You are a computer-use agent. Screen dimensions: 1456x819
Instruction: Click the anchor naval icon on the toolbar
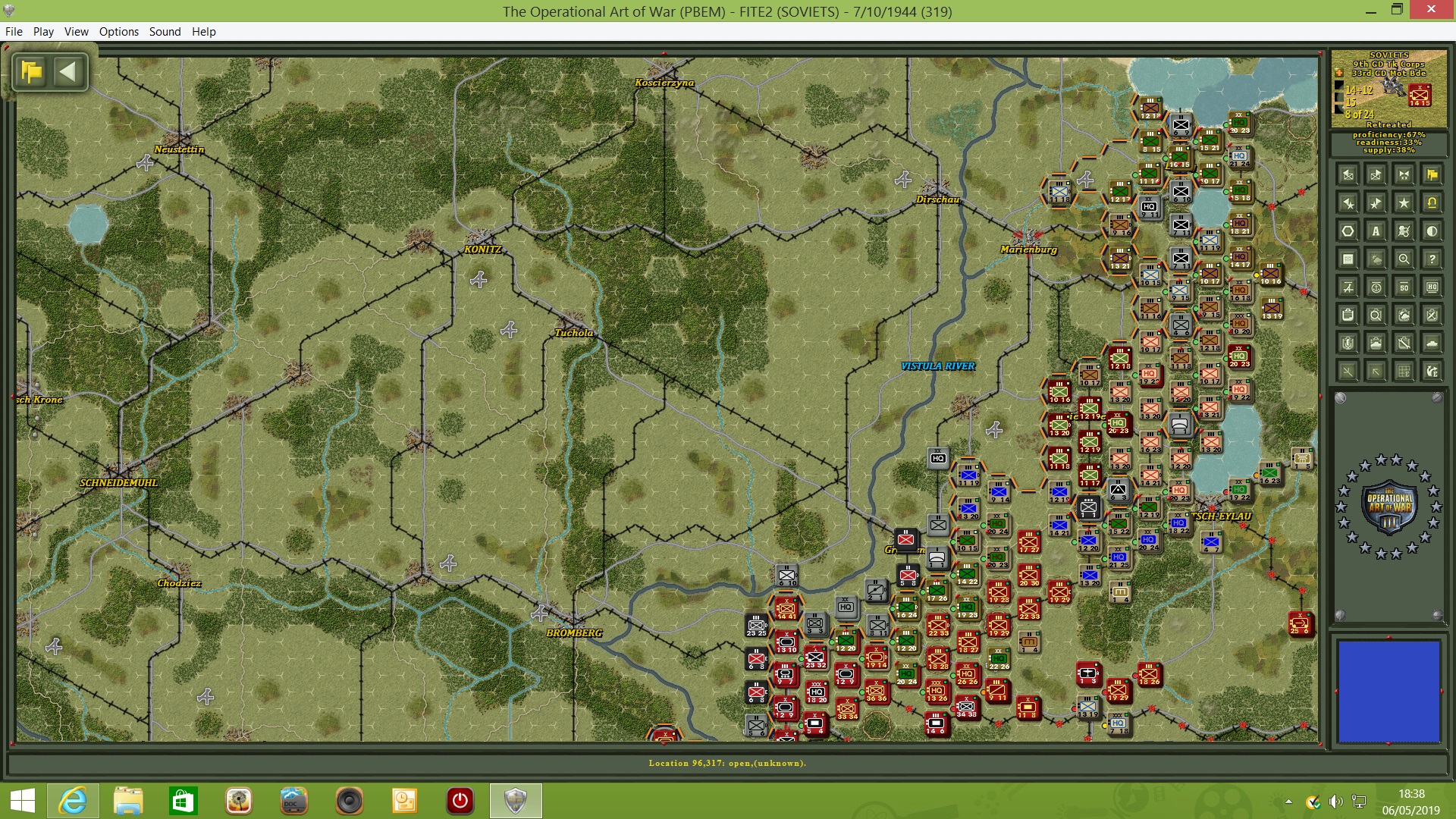point(1376,287)
